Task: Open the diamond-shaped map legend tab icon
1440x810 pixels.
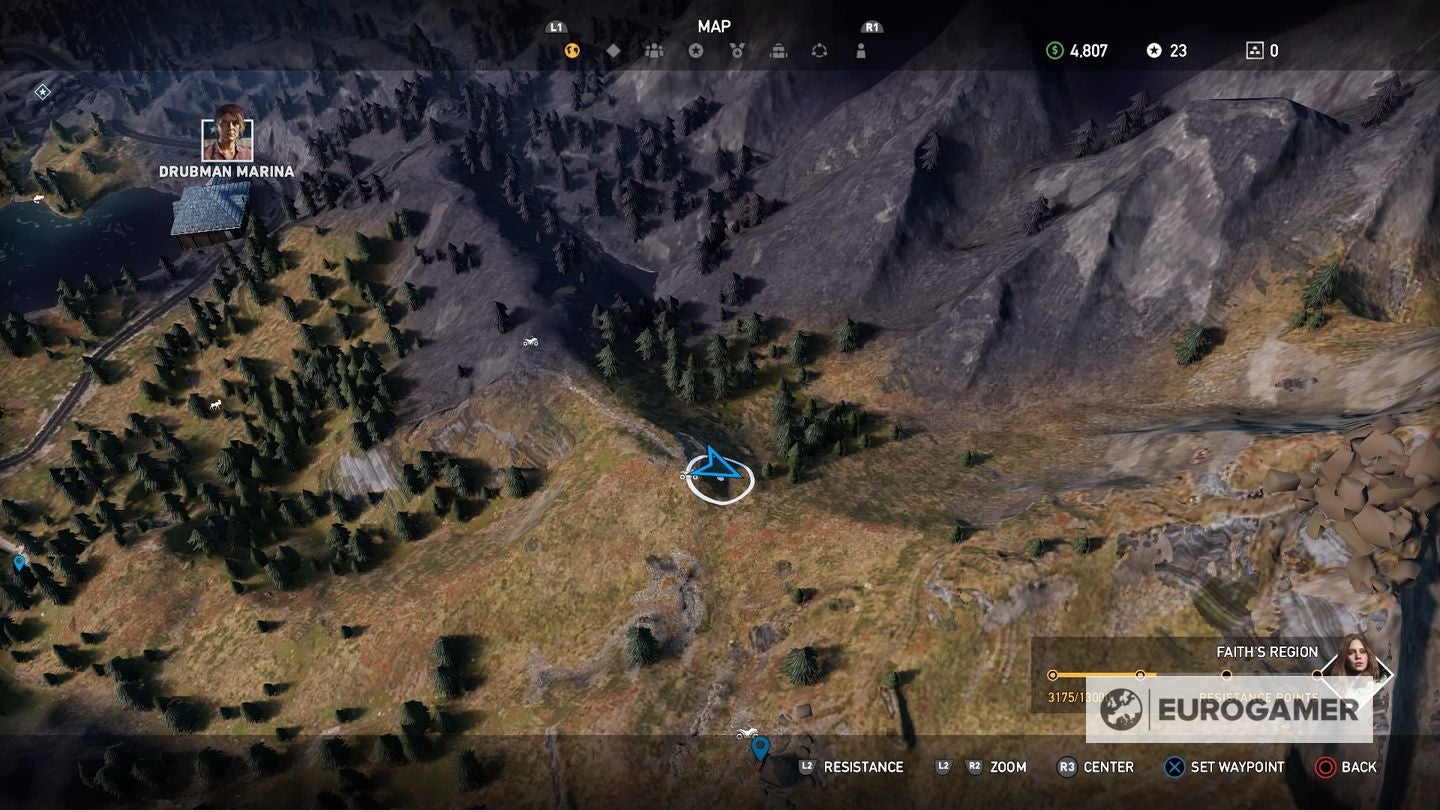Action: tap(613, 49)
